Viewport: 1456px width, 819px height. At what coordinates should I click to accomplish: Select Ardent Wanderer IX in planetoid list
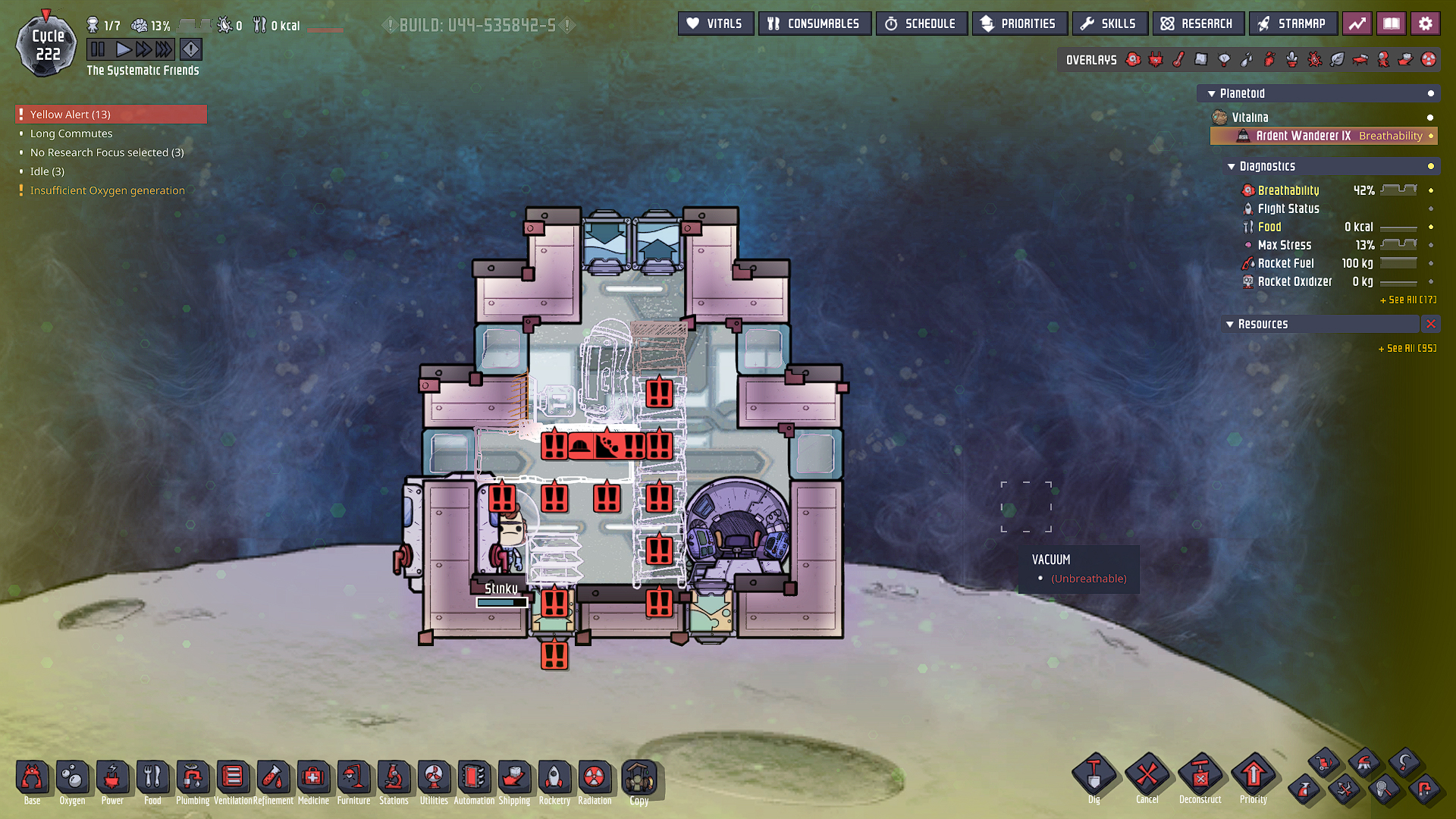(1303, 136)
